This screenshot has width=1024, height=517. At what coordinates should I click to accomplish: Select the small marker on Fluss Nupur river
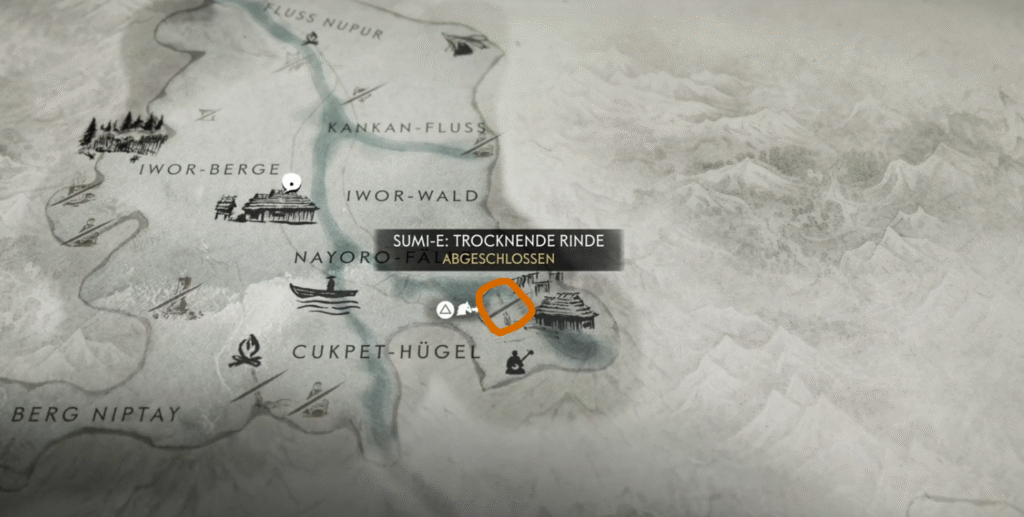311,39
